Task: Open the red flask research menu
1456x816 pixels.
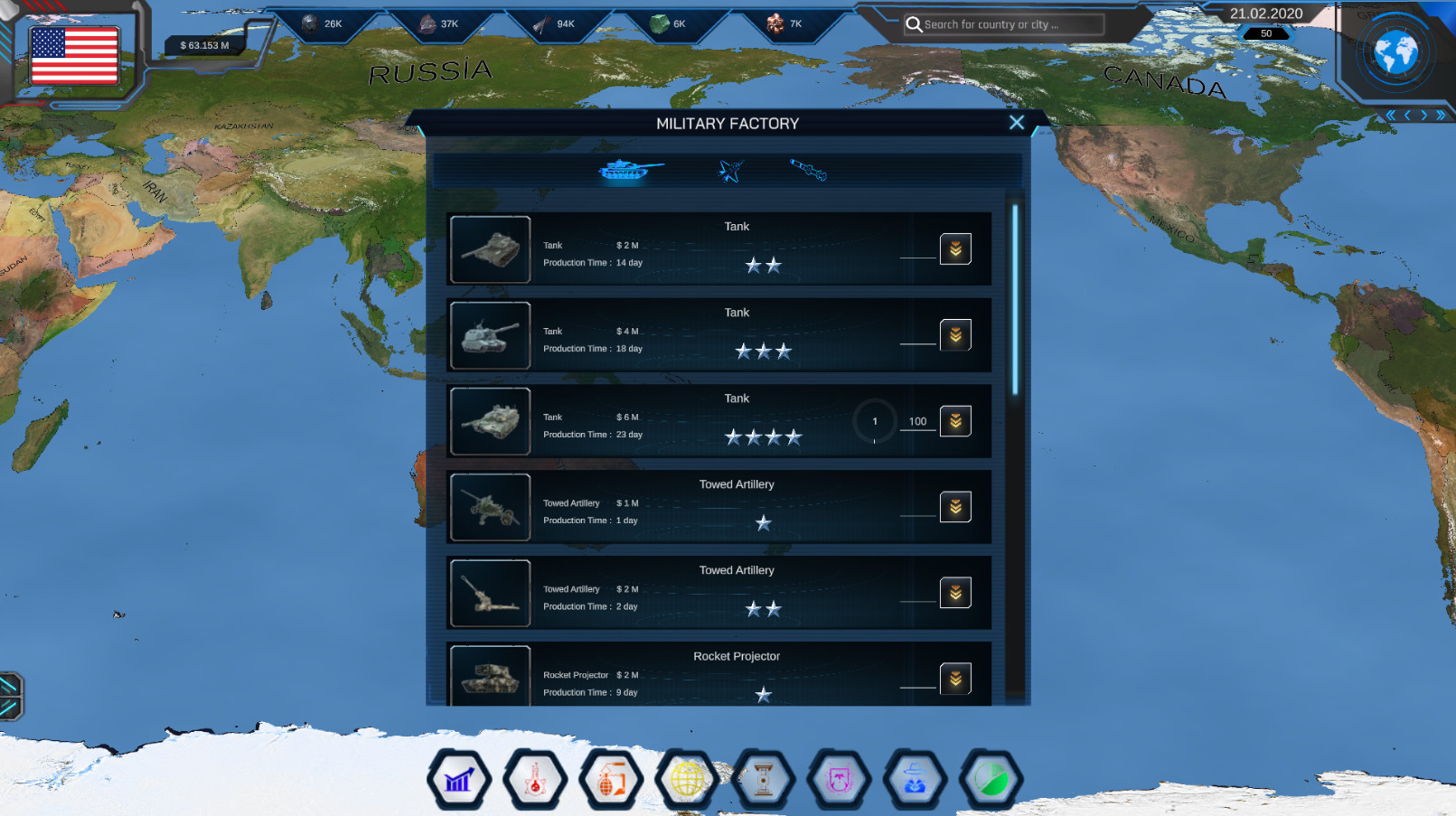Action: click(535, 779)
